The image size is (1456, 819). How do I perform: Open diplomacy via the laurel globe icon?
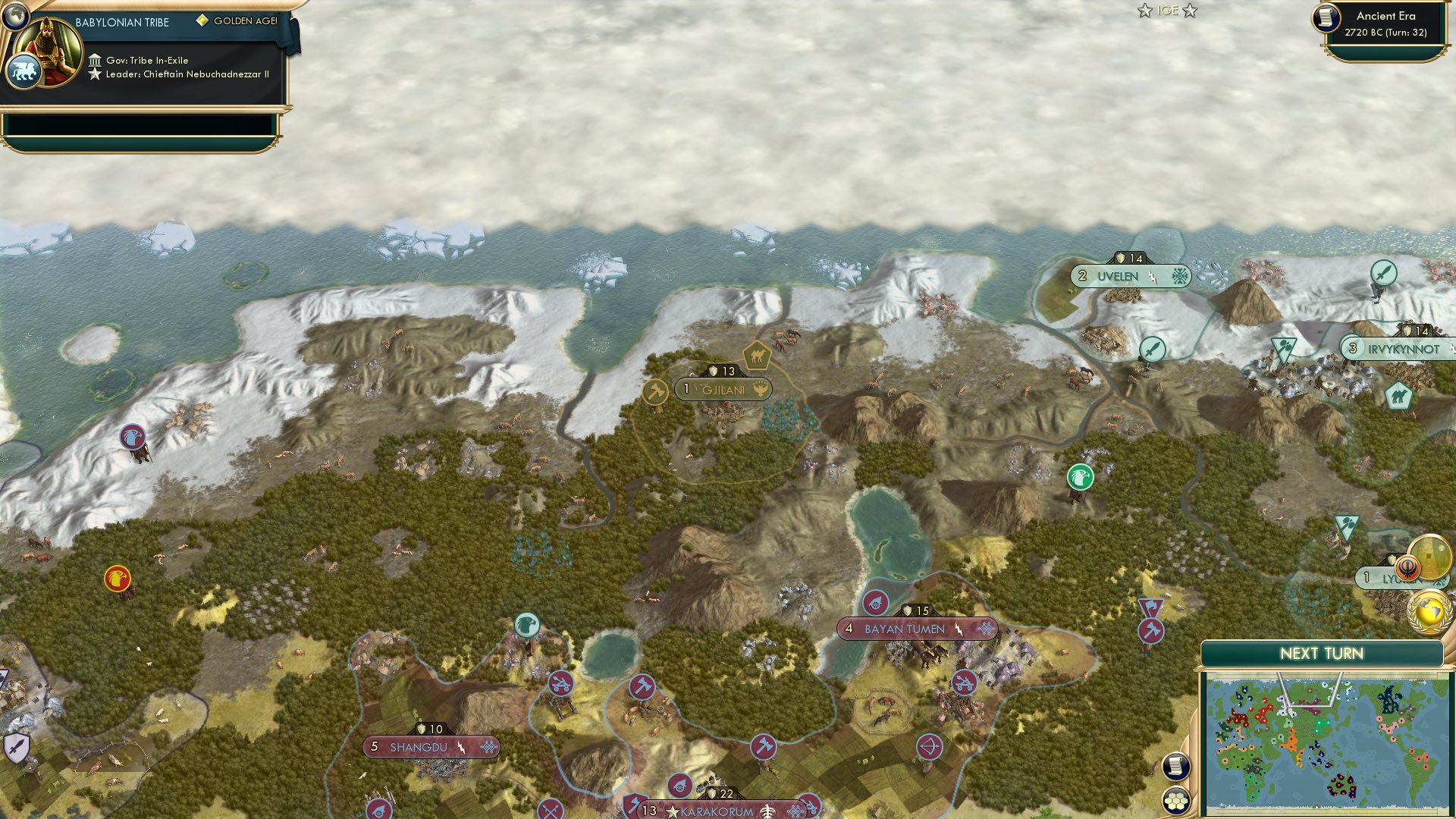(x=1431, y=612)
